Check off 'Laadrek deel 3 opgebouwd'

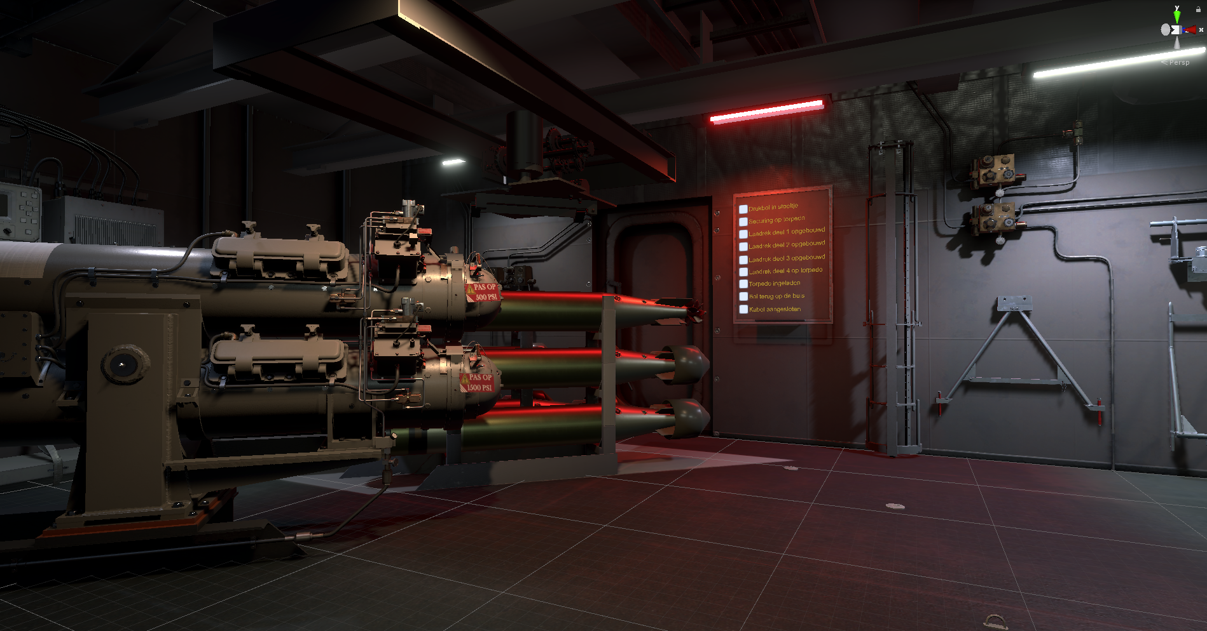point(743,260)
